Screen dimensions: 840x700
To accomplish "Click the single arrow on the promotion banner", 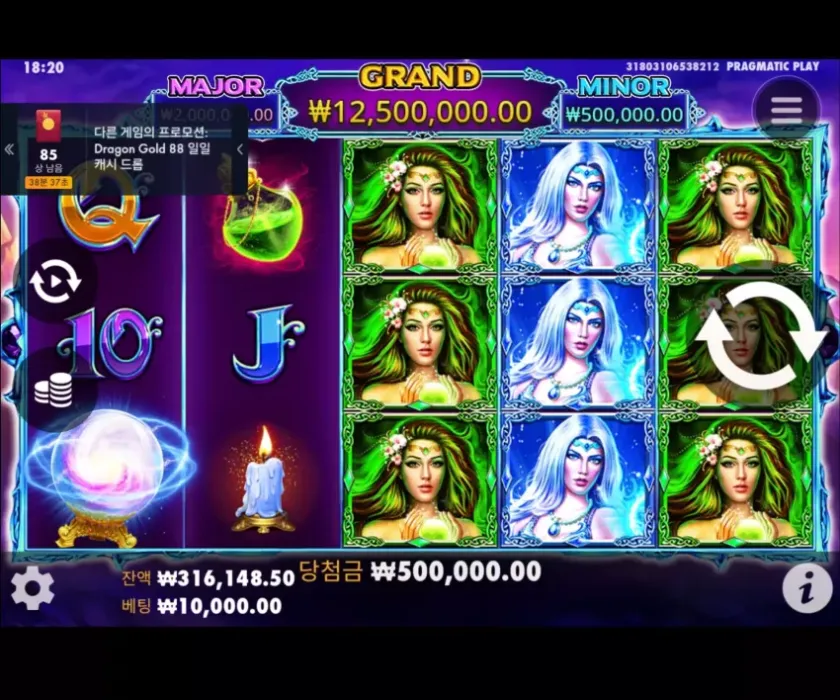I will coord(240,150).
